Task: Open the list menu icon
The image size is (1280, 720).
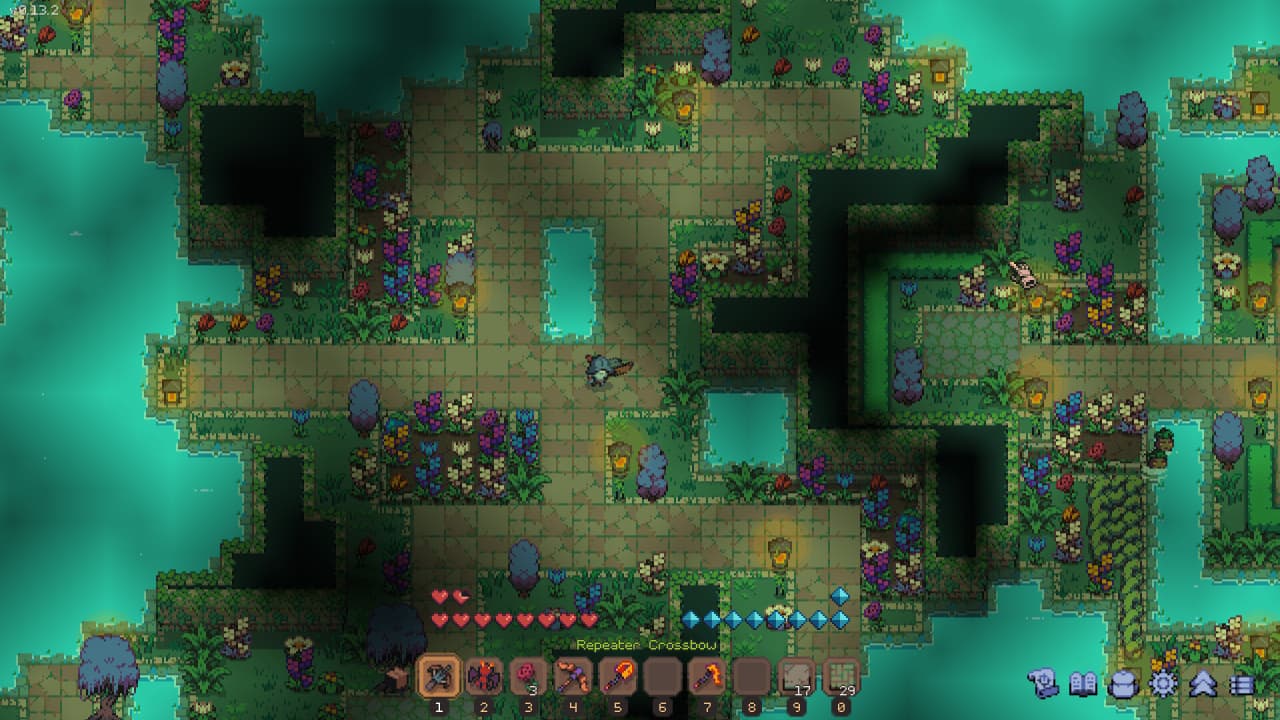Action: (x=1241, y=684)
